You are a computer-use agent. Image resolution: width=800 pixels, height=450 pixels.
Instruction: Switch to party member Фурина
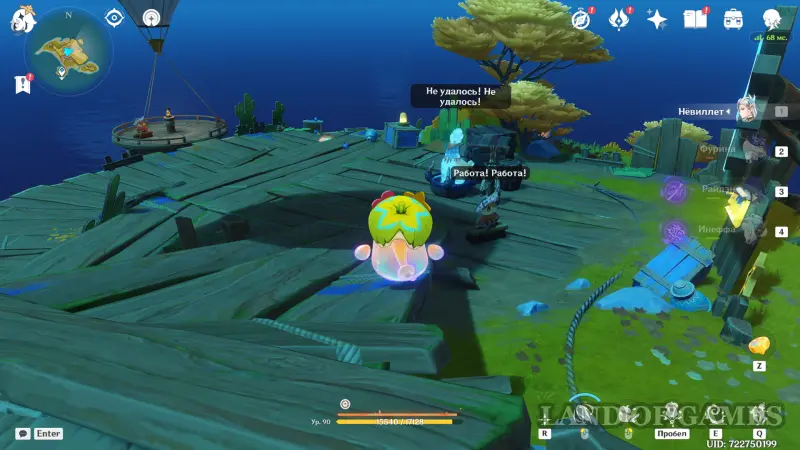point(748,150)
